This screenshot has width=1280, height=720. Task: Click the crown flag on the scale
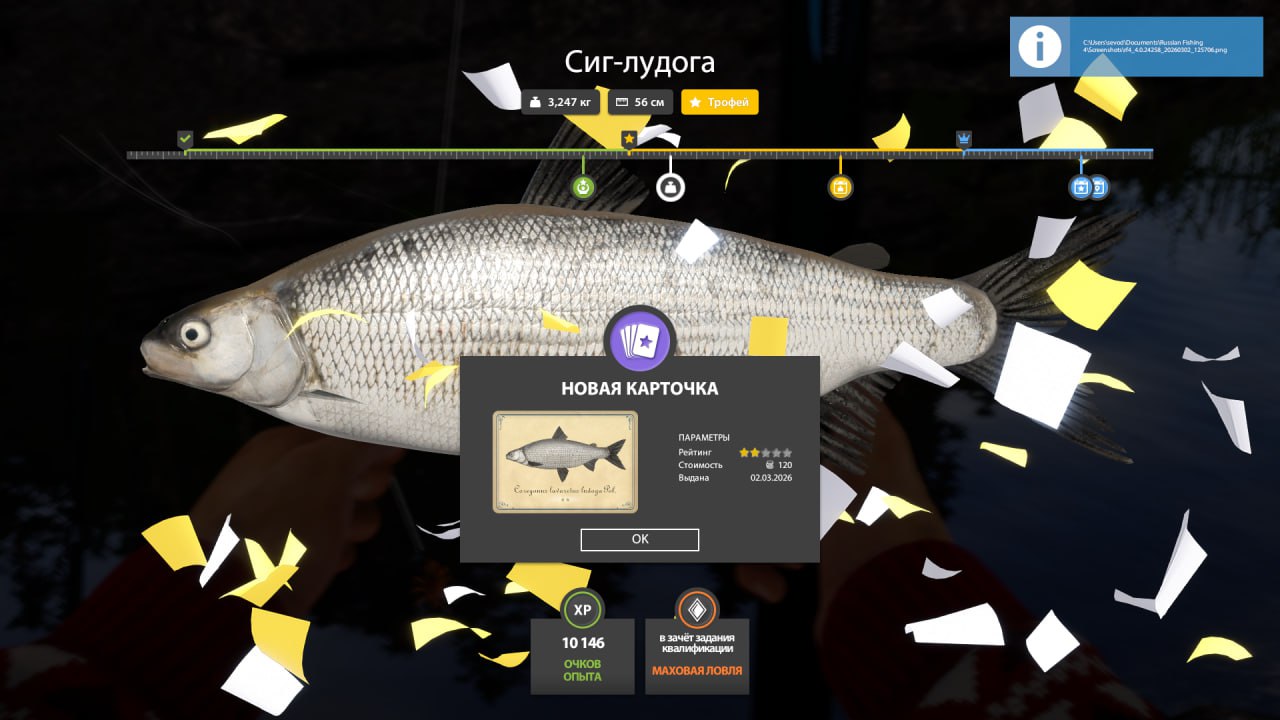coord(963,138)
